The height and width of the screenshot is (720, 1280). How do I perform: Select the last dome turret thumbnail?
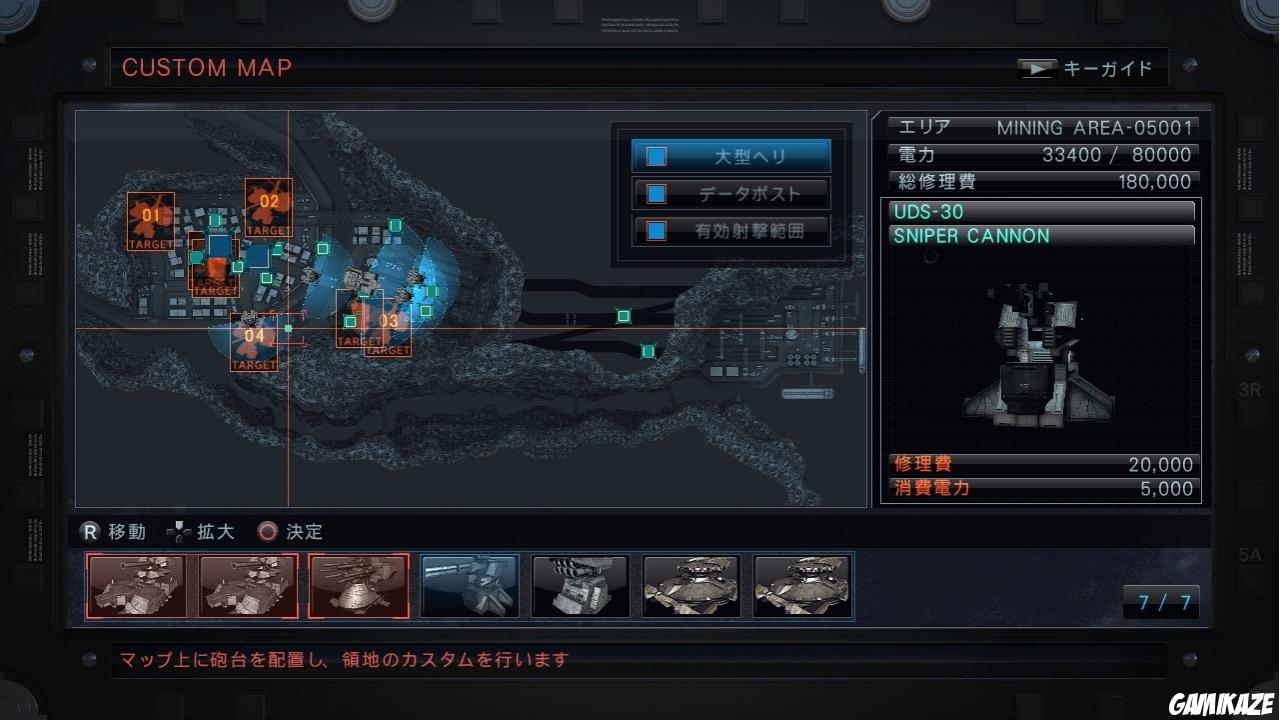[802, 586]
